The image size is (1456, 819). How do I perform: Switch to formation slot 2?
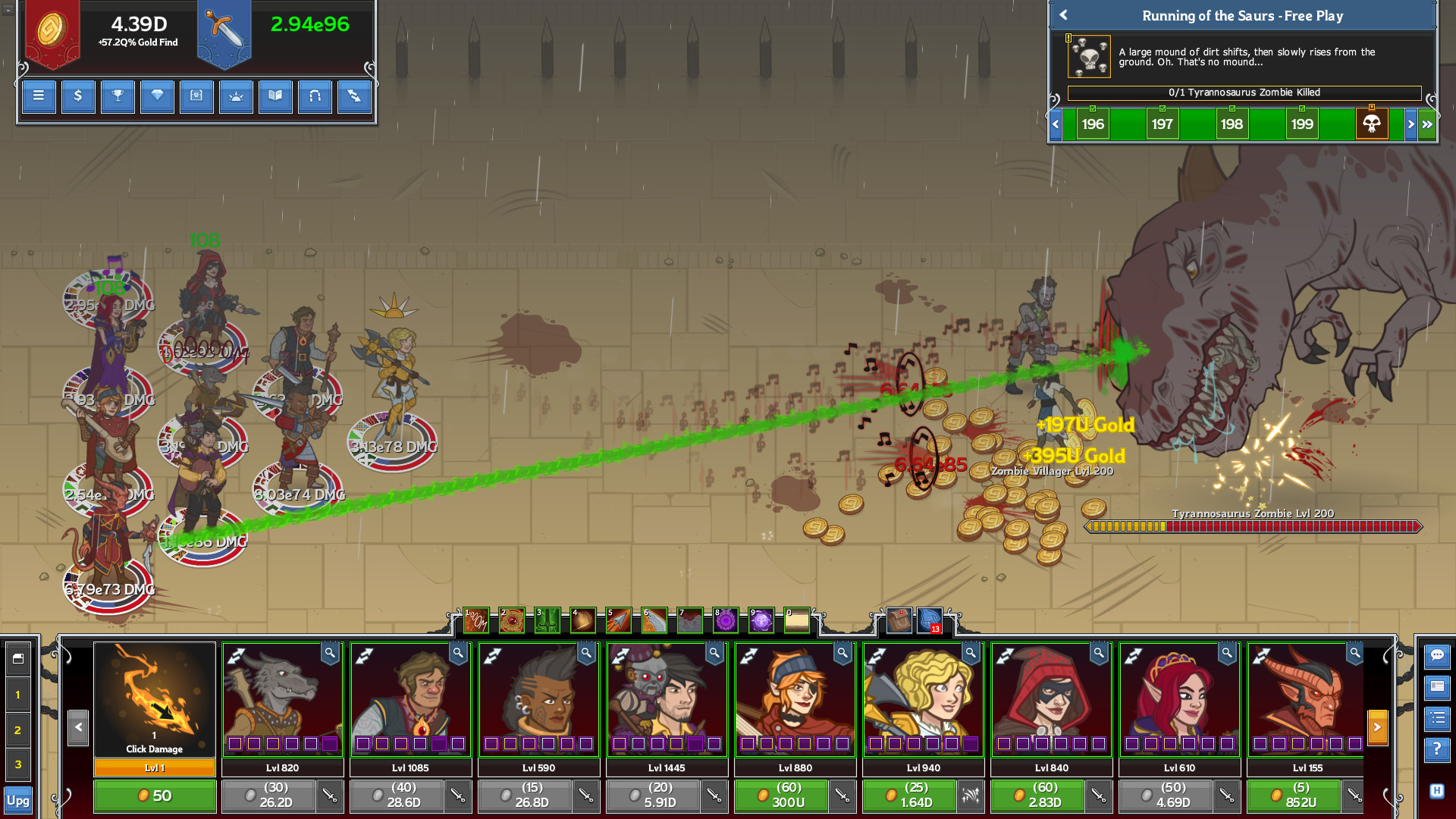pos(18,730)
